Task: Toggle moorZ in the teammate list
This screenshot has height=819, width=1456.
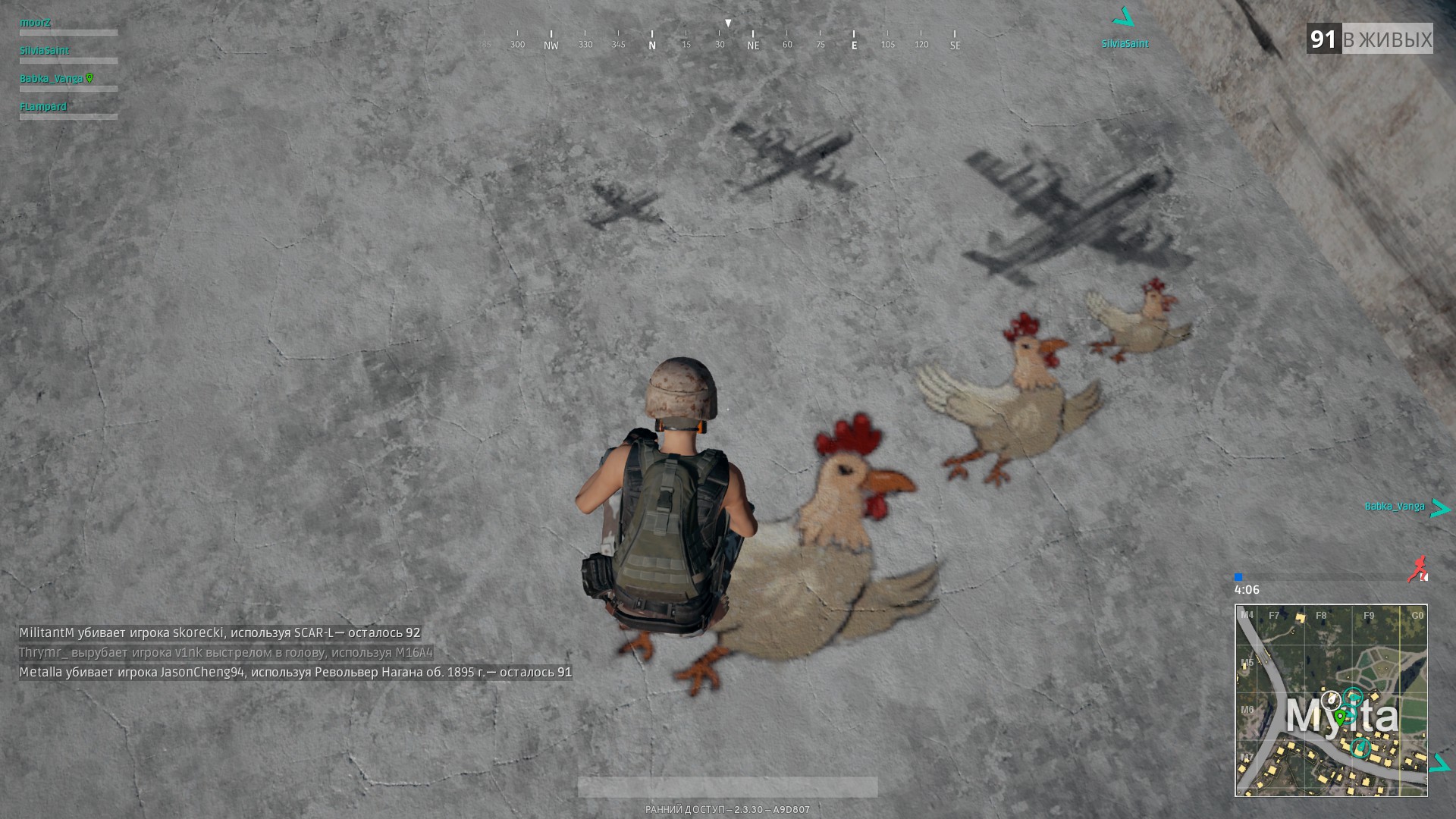Action: point(36,22)
